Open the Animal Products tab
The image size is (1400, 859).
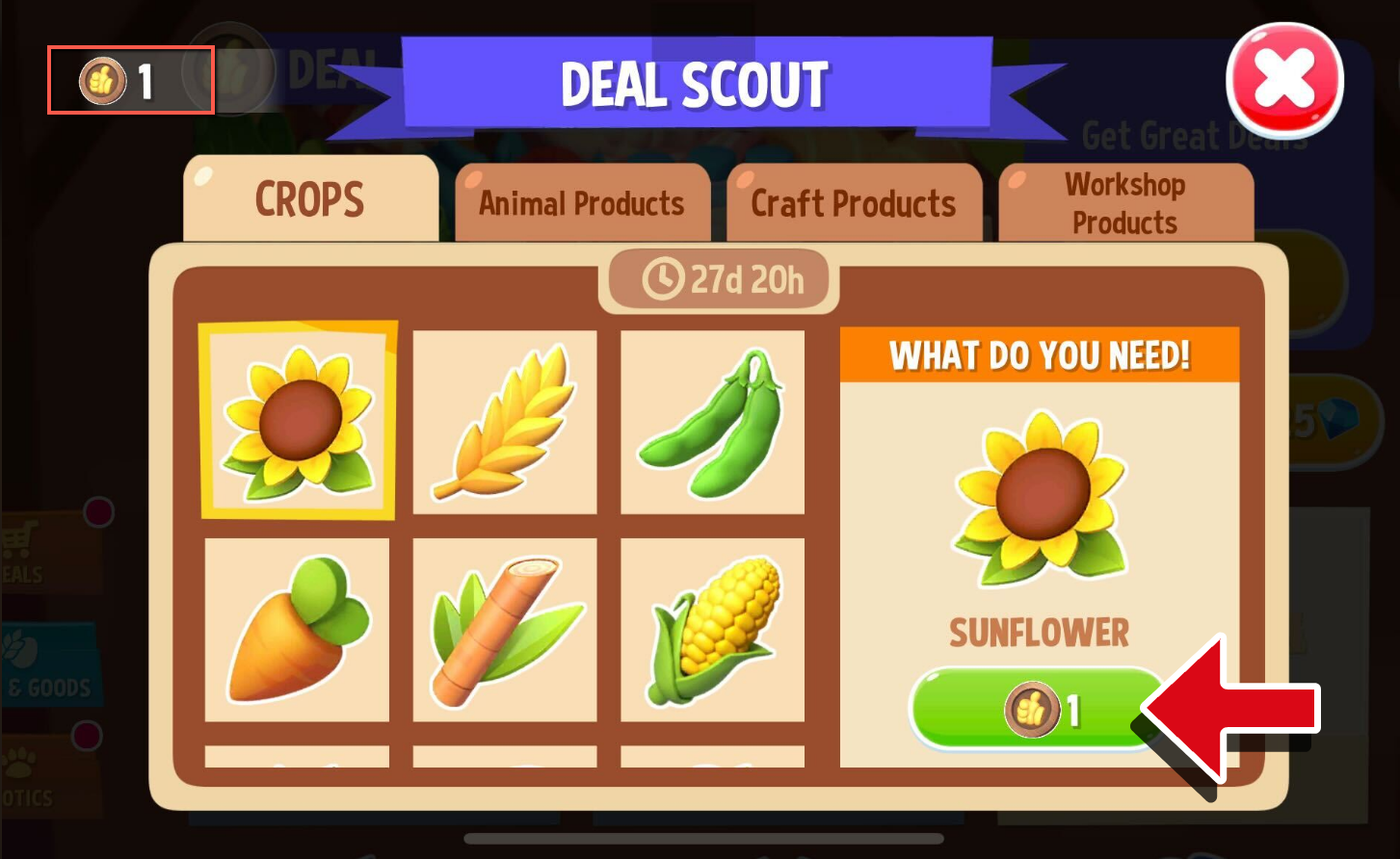pos(582,203)
